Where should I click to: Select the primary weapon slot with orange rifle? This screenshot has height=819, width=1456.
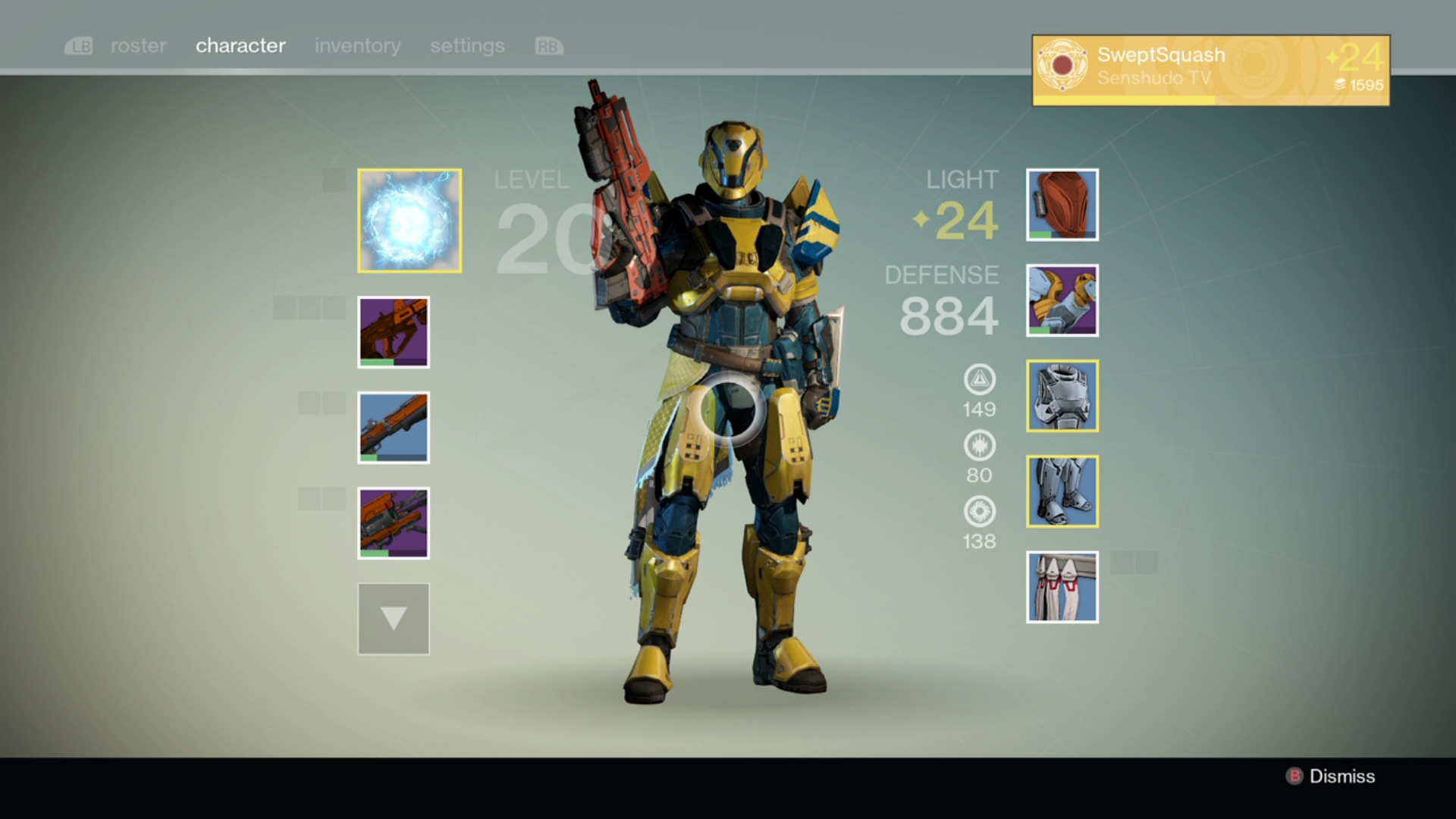[x=394, y=332]
